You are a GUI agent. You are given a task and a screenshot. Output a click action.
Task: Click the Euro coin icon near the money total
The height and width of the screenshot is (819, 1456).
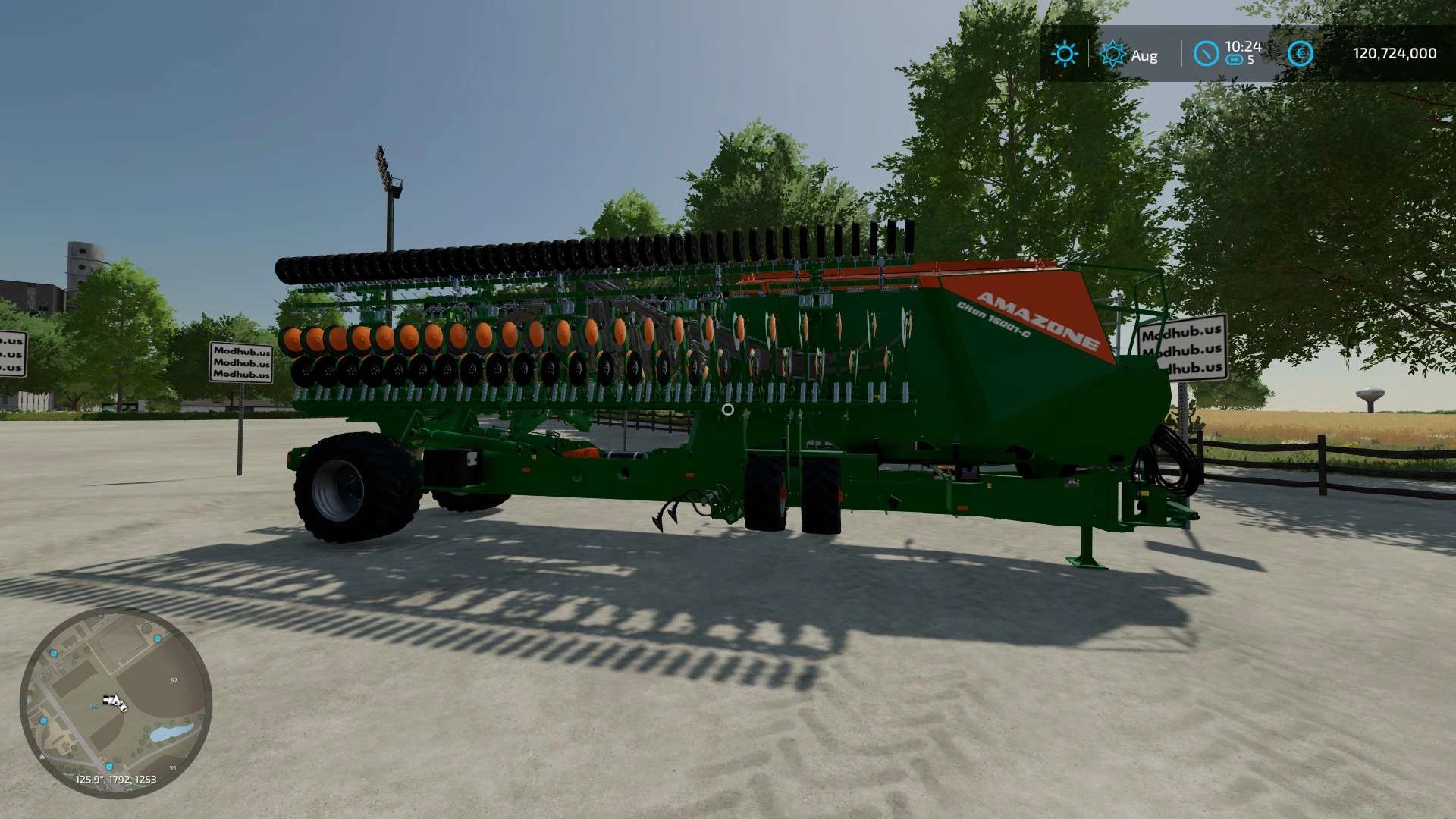coord(1300,53)
